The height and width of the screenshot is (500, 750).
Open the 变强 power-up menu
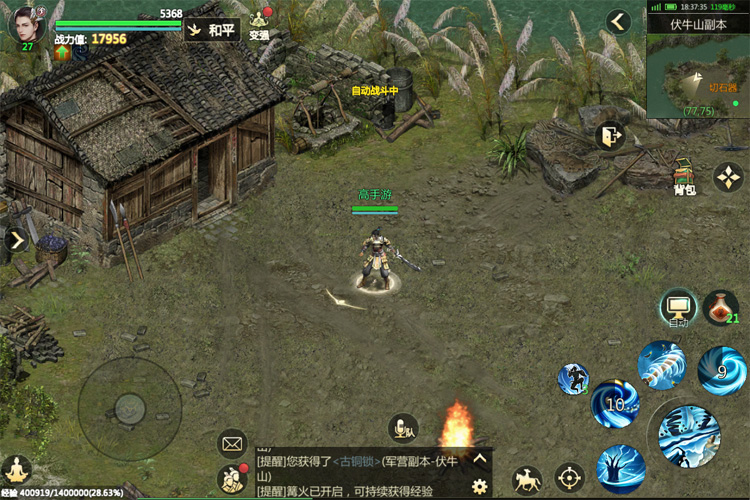tap(260, 25)
